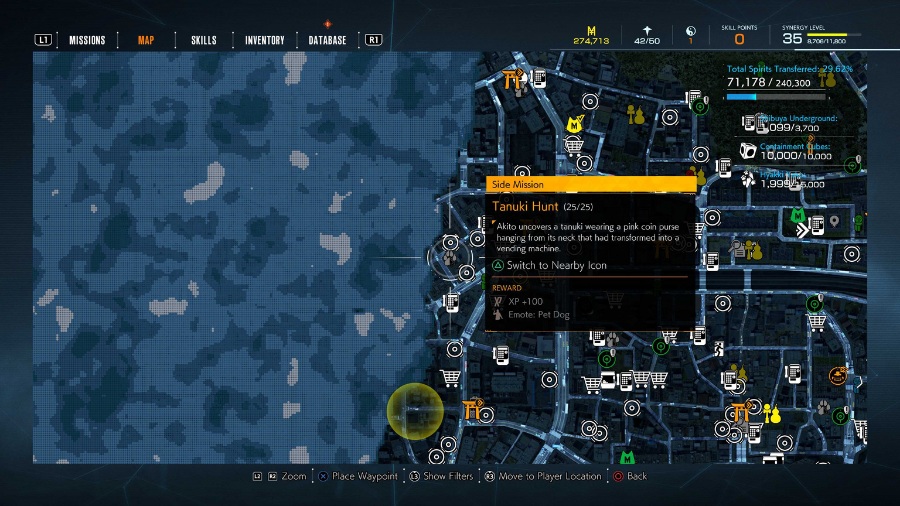Choose the white dice cube map marker

pos(747,150)
